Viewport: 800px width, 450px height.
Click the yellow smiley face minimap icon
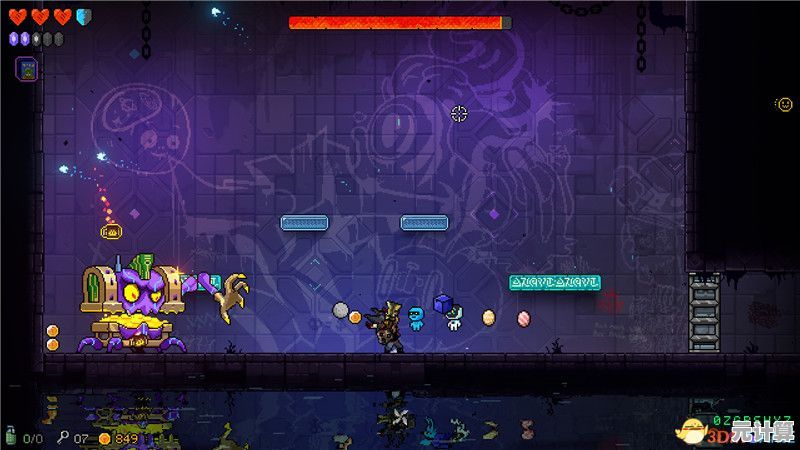[x=784, y=104]
